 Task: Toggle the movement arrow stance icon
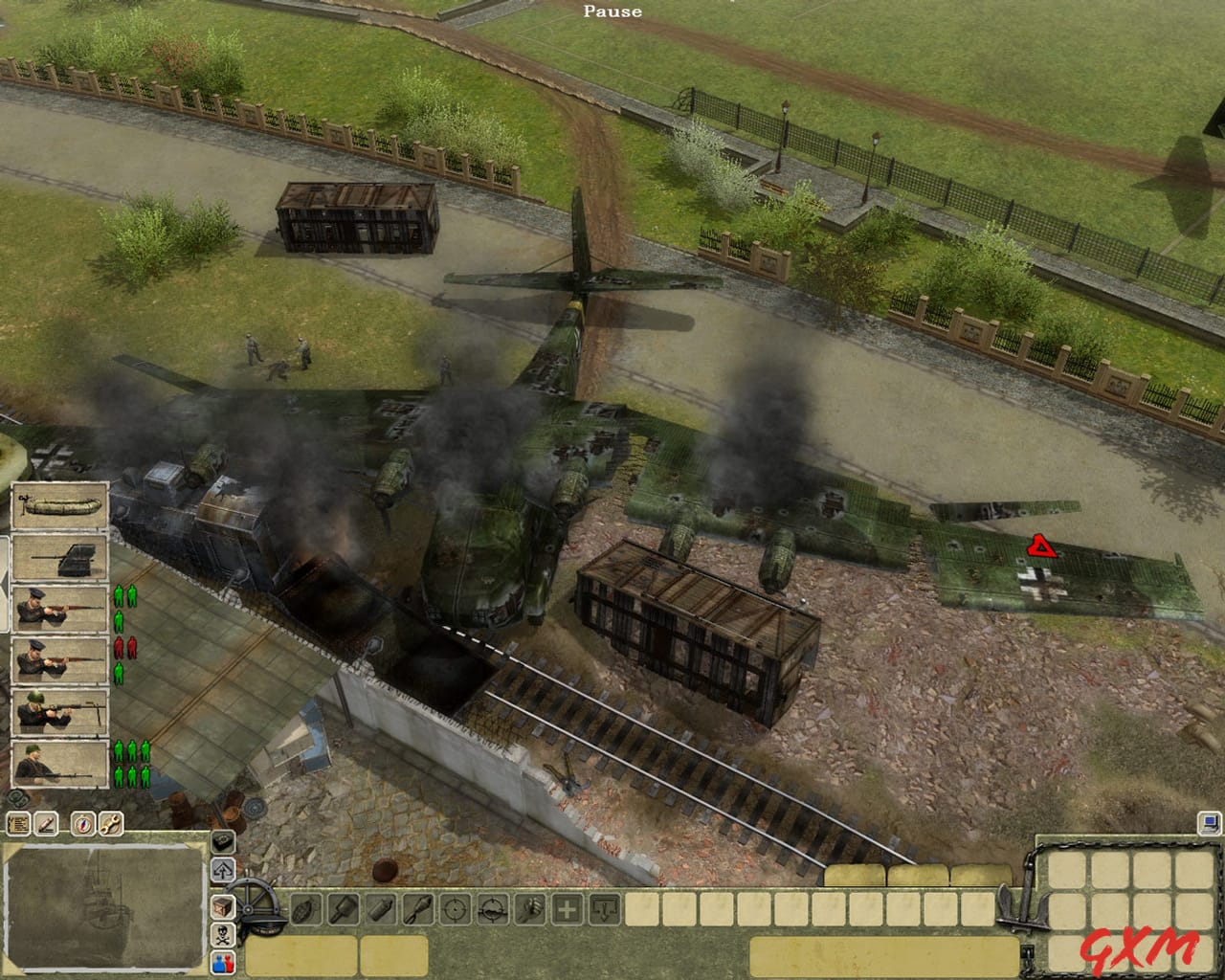pyautogui.click(x=224, y=869)
